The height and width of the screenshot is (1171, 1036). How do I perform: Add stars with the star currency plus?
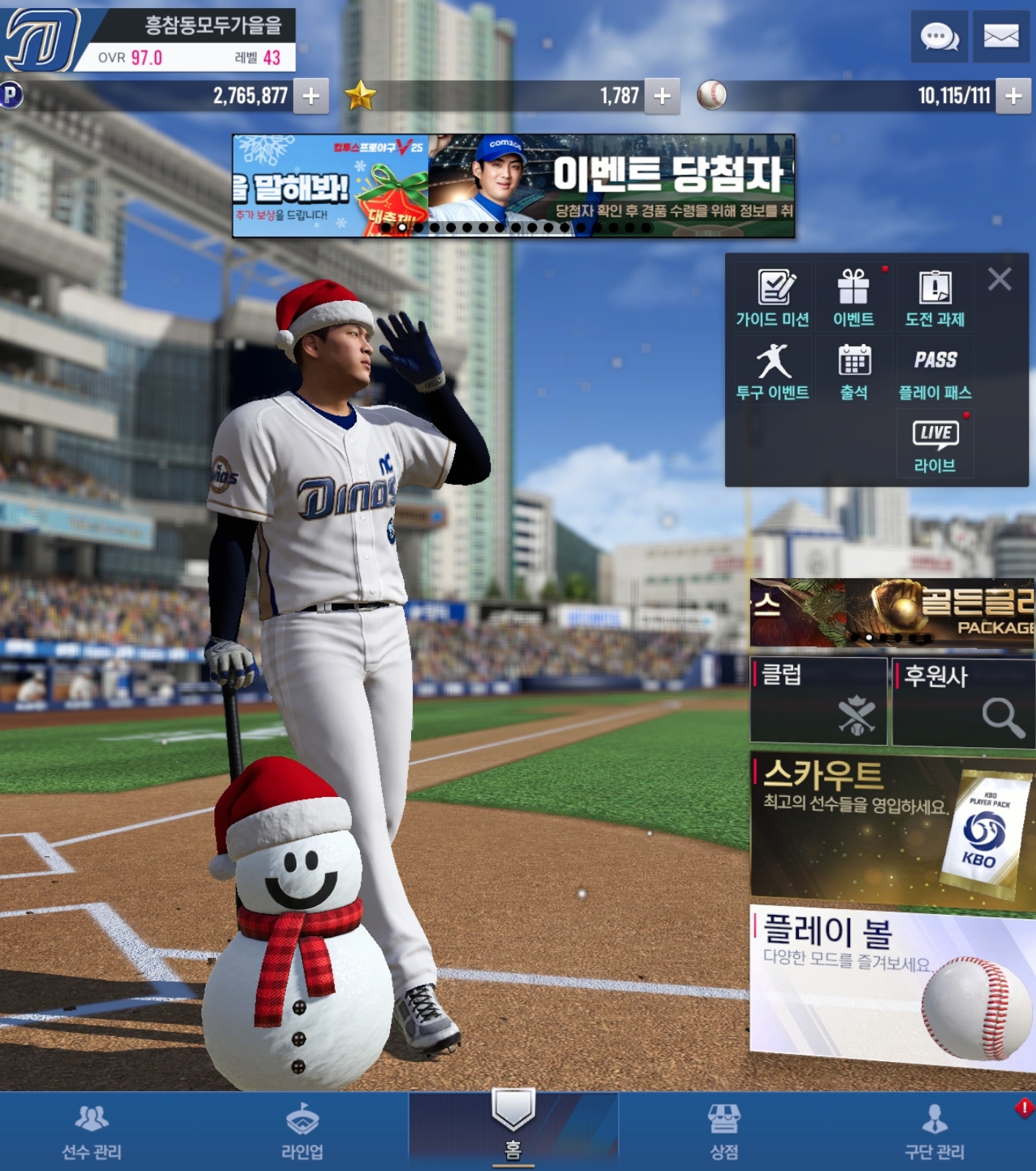[x=662, y=96]
